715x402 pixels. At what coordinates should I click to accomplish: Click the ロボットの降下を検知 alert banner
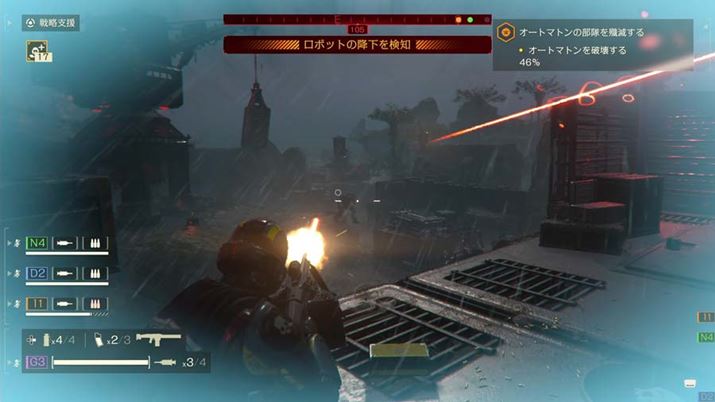[357, 45]
